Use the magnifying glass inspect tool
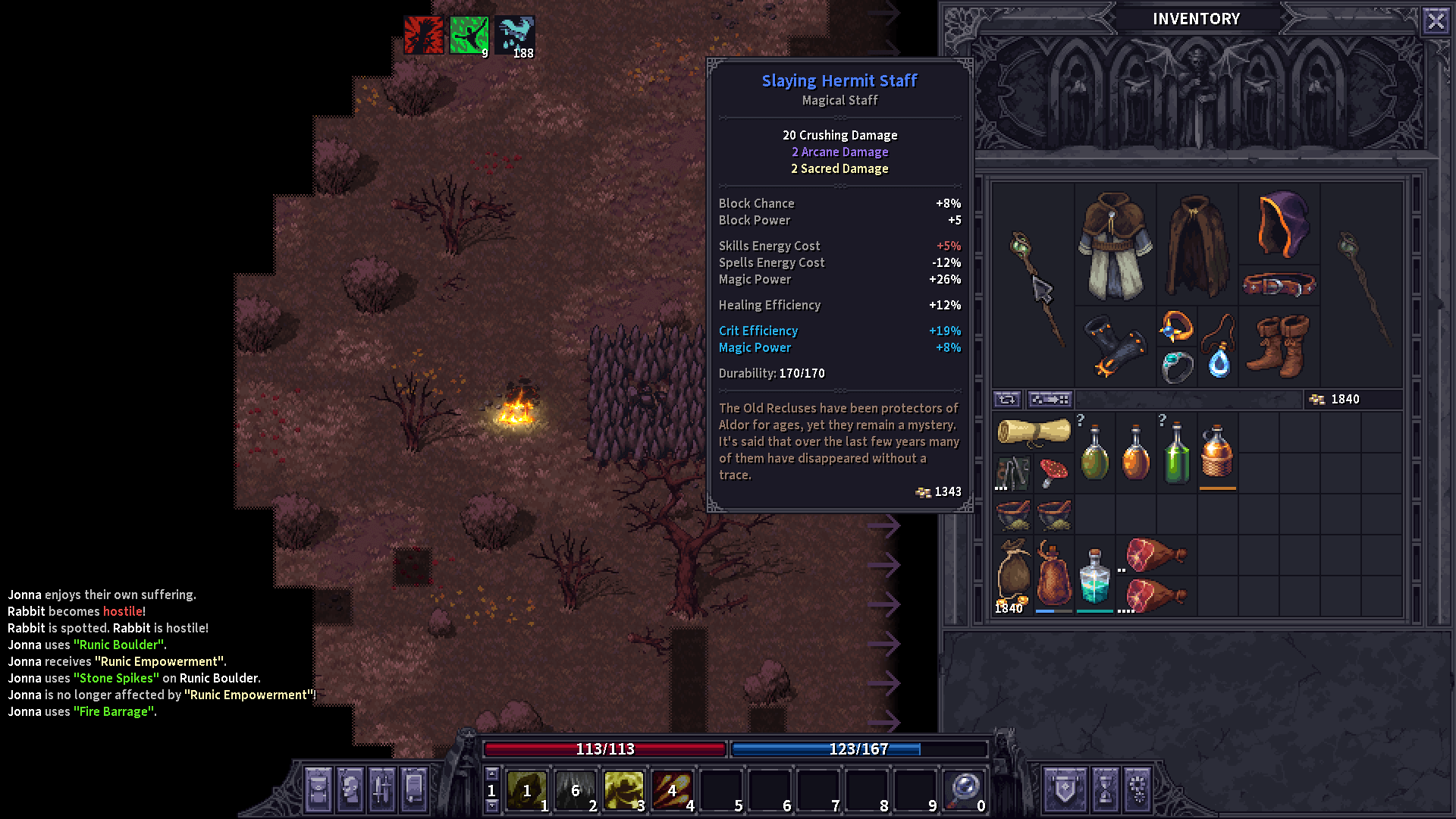Viewport: 1456px width, 819px height. [965, 790]
